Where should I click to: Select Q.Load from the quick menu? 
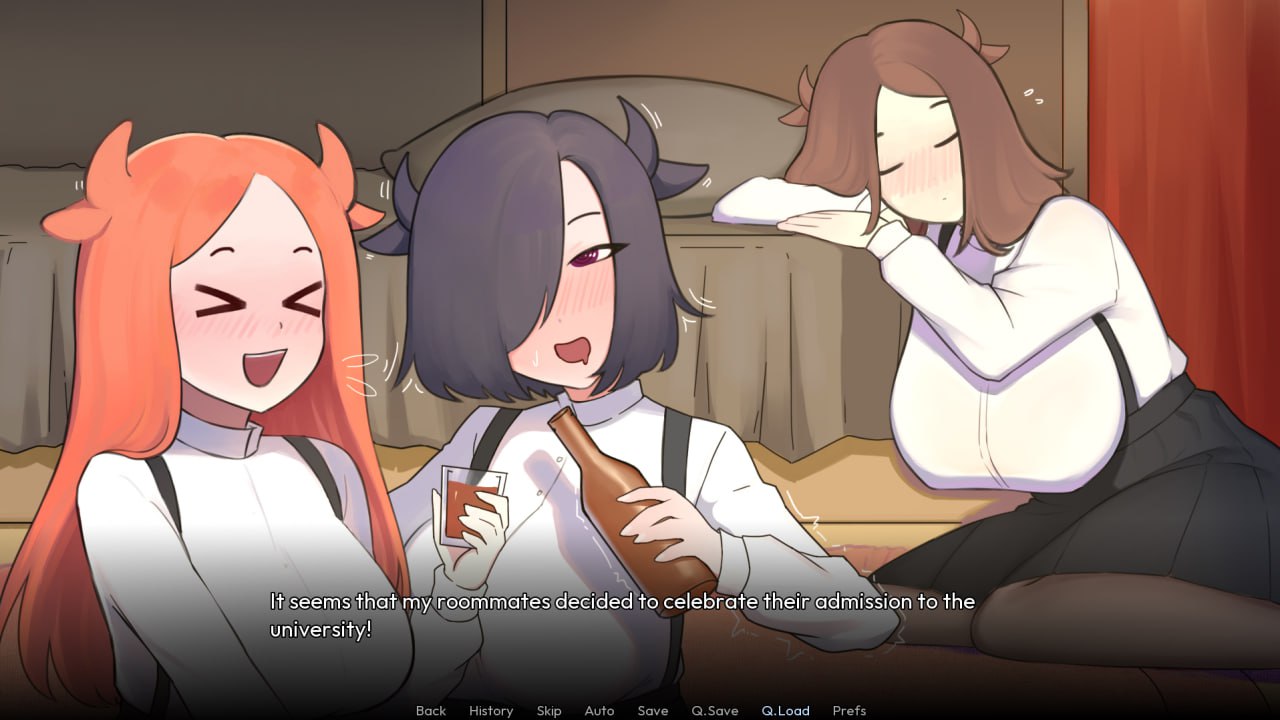[x=786, y=711]
